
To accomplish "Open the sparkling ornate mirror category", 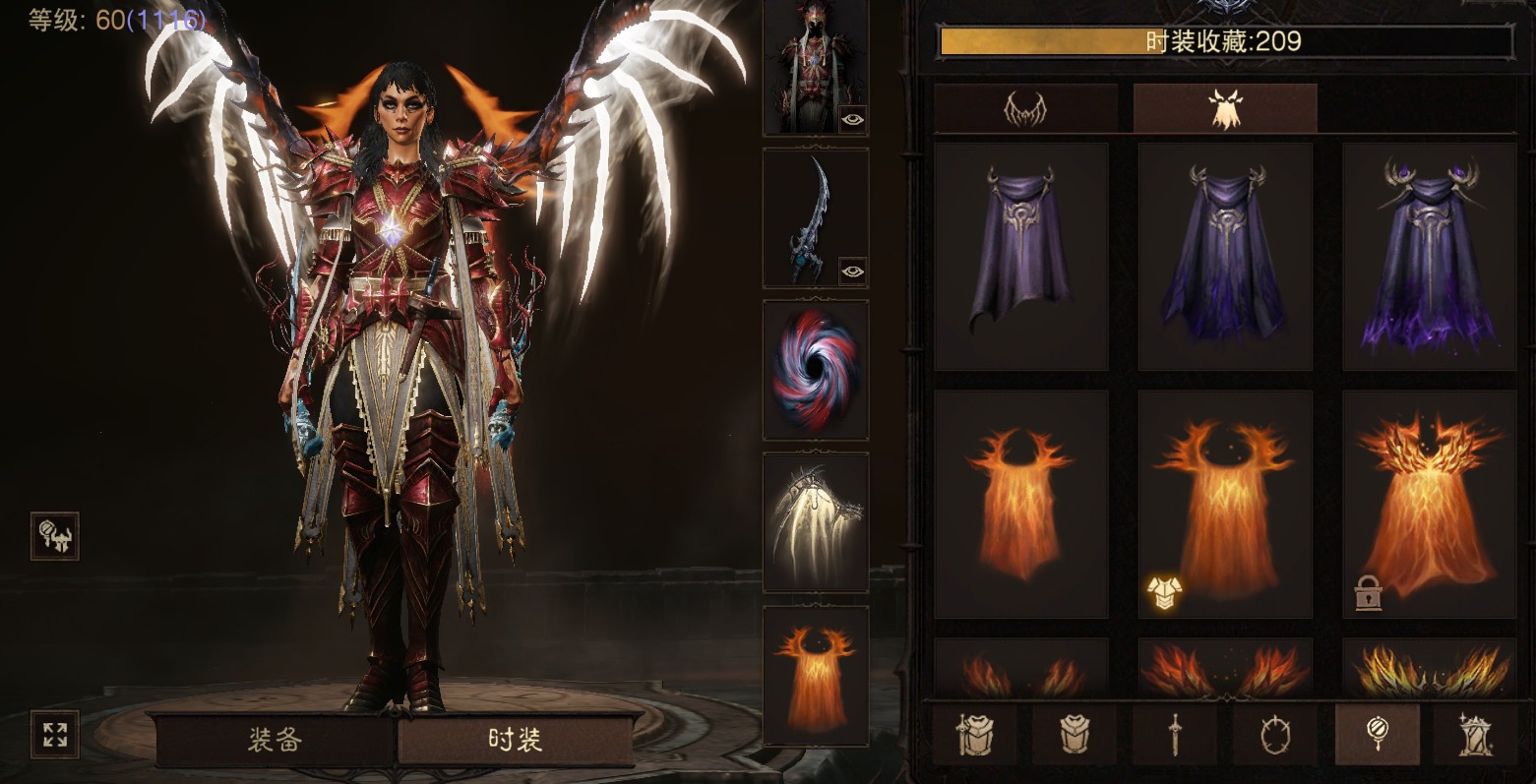I will (1475, 734).
